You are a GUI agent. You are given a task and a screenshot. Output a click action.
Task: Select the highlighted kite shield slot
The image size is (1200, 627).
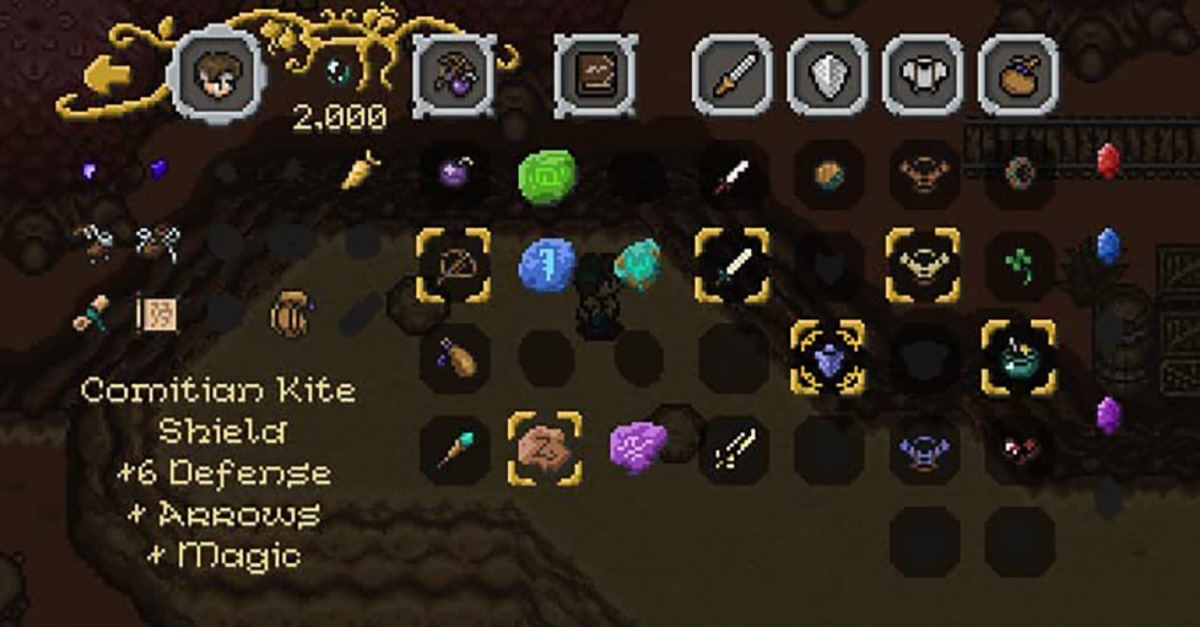click(827, 357)
